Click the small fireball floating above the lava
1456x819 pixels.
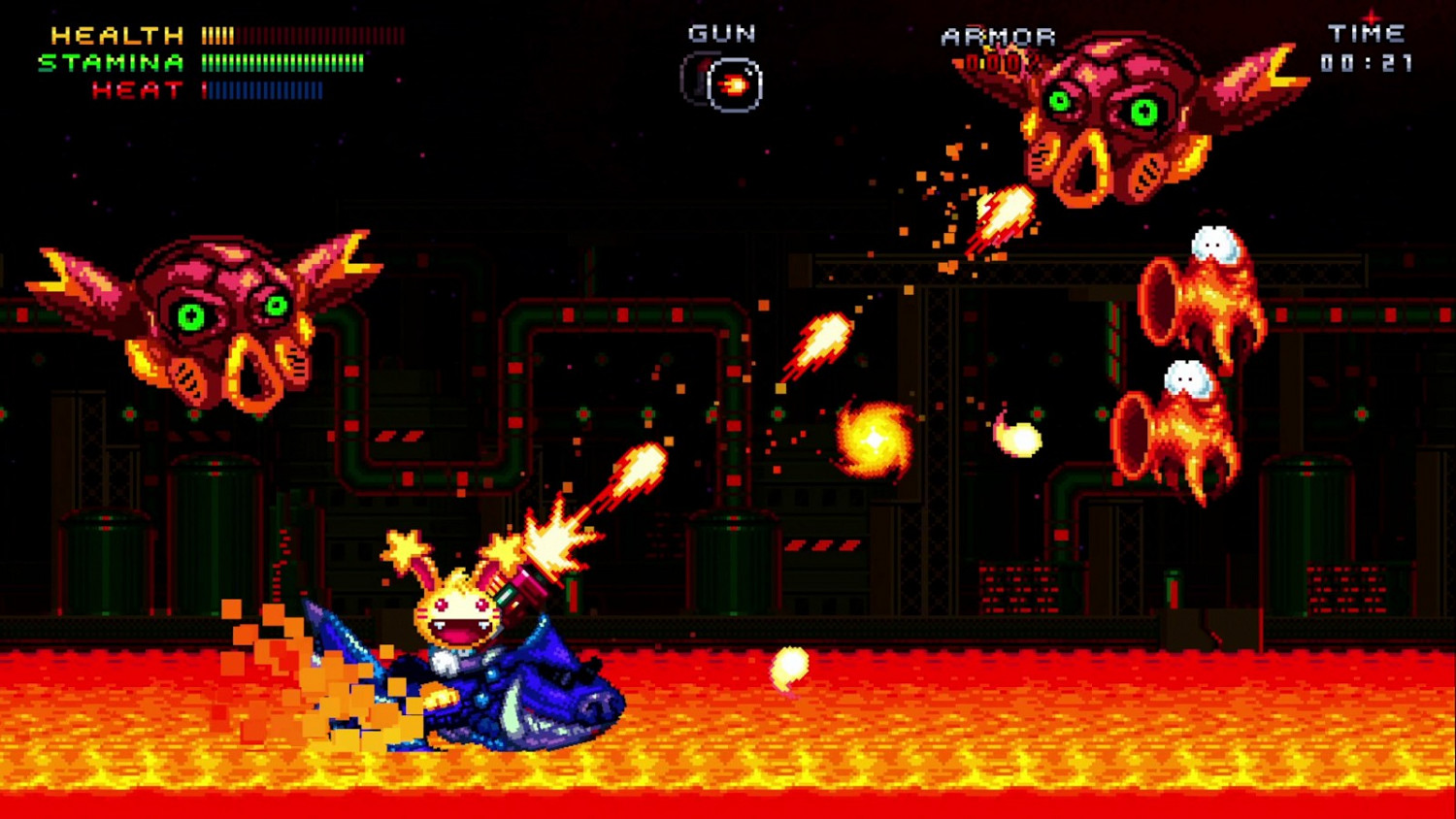[788, 666]
